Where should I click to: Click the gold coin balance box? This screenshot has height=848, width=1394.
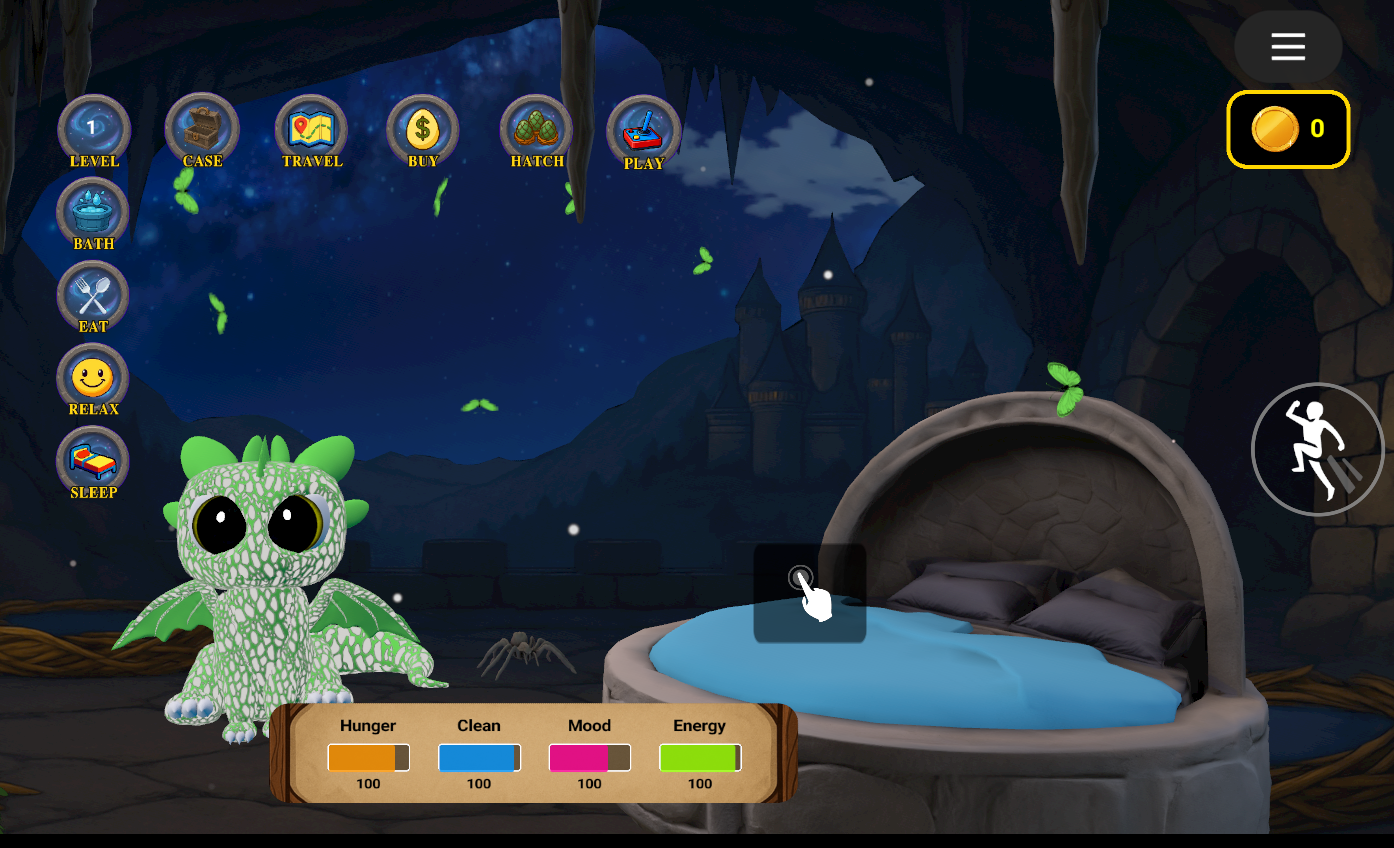click(1288, 129)
